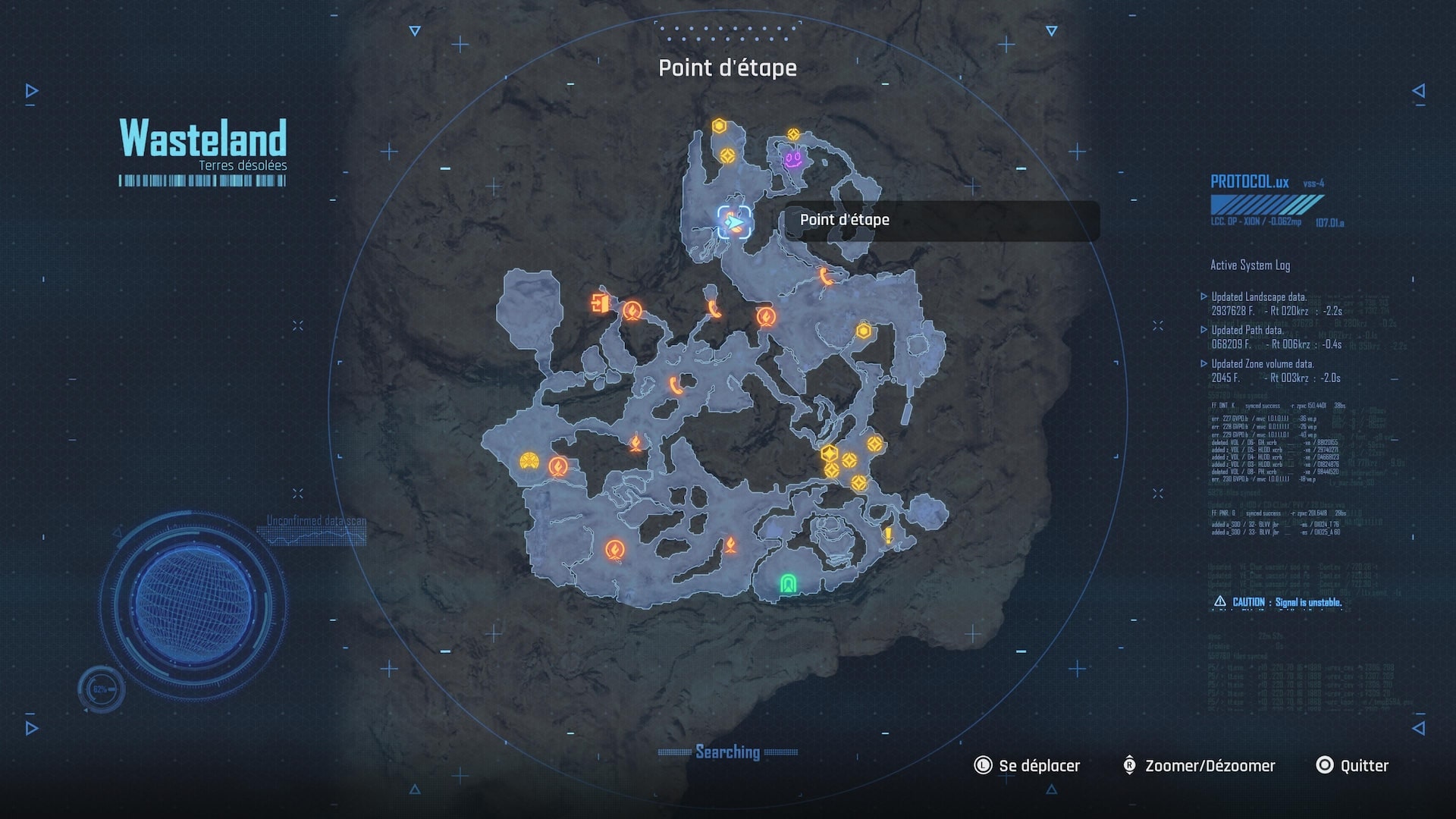Click the purple smiley face map marker
The image size is (1456, 819).
click(793, 158)
